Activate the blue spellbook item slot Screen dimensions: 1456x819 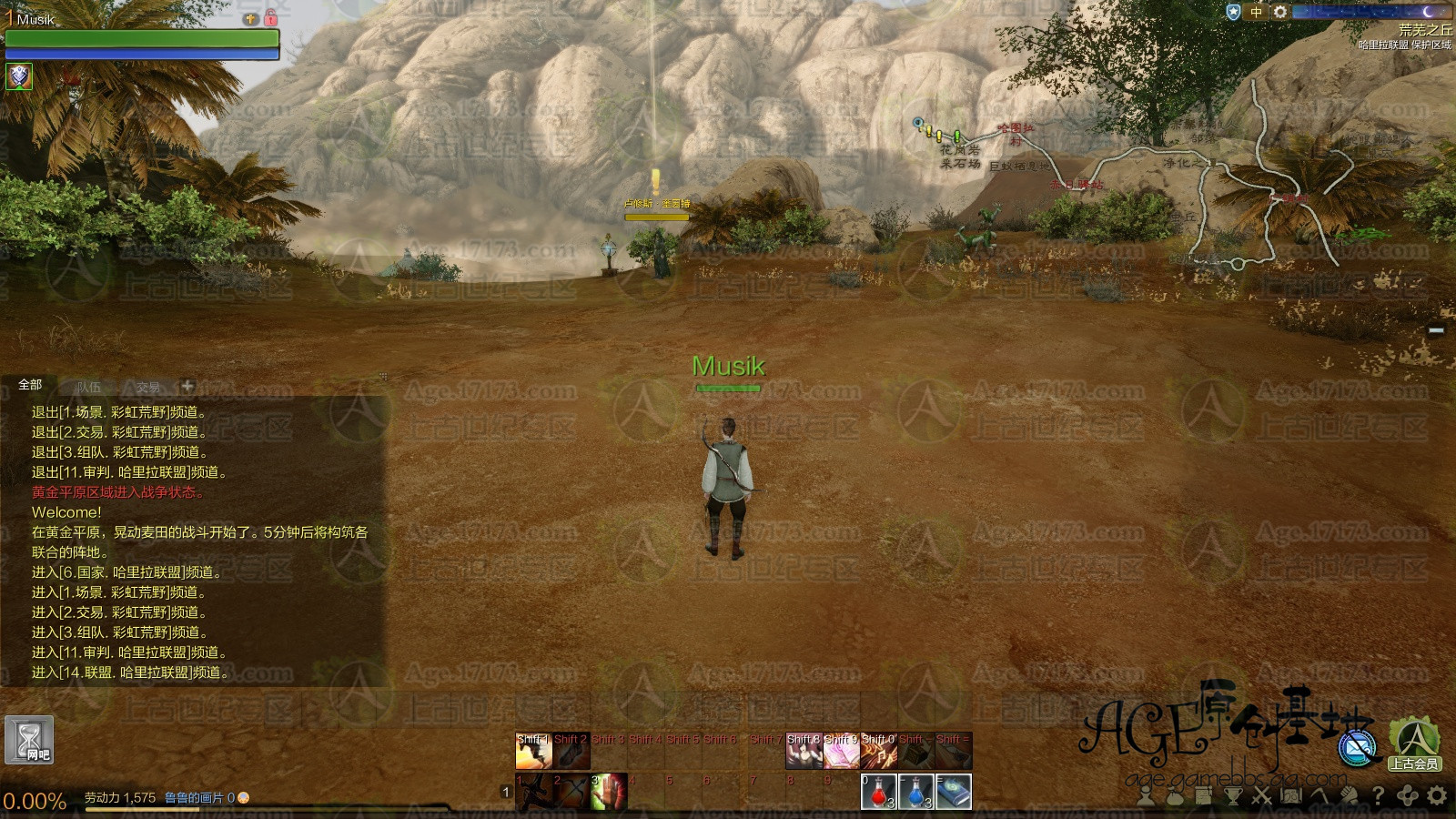point(954,792)
